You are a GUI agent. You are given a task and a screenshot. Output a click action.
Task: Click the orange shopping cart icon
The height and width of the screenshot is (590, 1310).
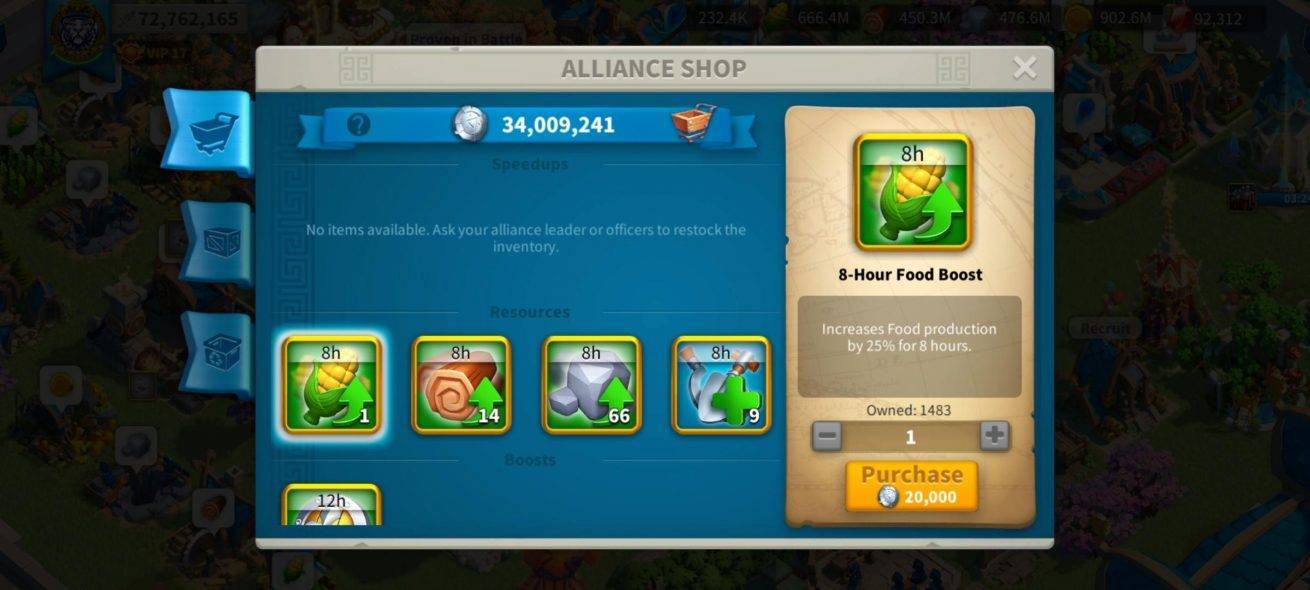(x=694, y=124)
